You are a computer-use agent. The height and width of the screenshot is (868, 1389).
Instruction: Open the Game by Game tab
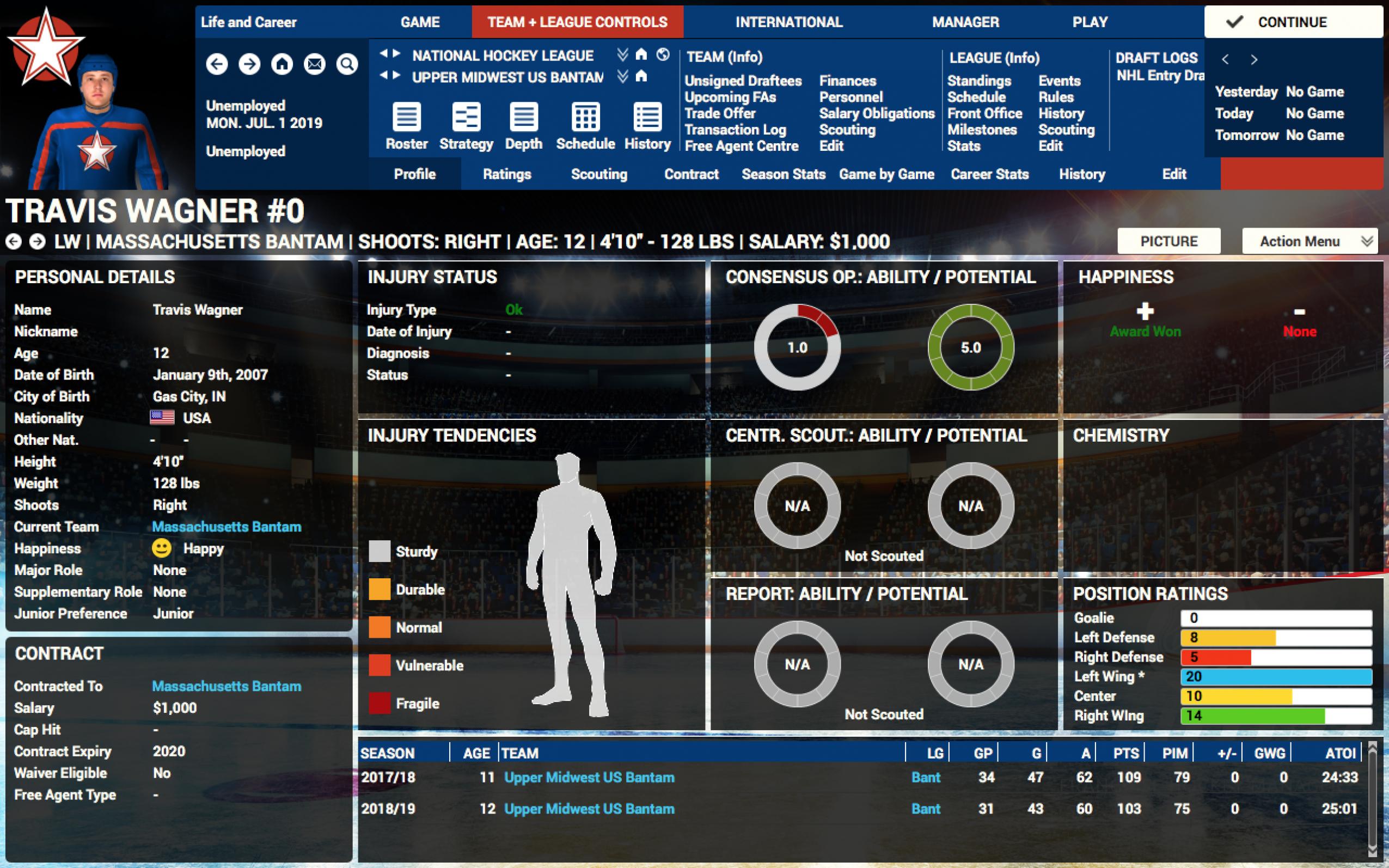pos(886,174)
